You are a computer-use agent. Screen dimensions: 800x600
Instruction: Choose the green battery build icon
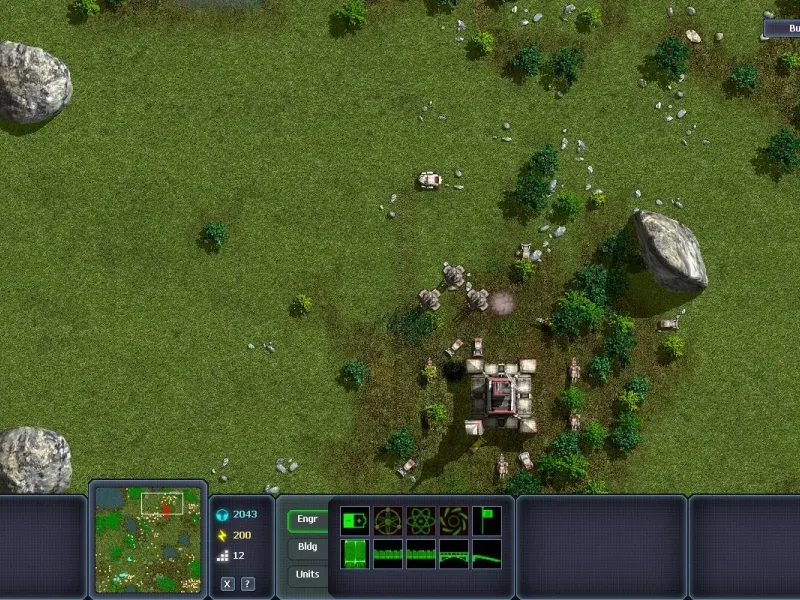[355, 520]
